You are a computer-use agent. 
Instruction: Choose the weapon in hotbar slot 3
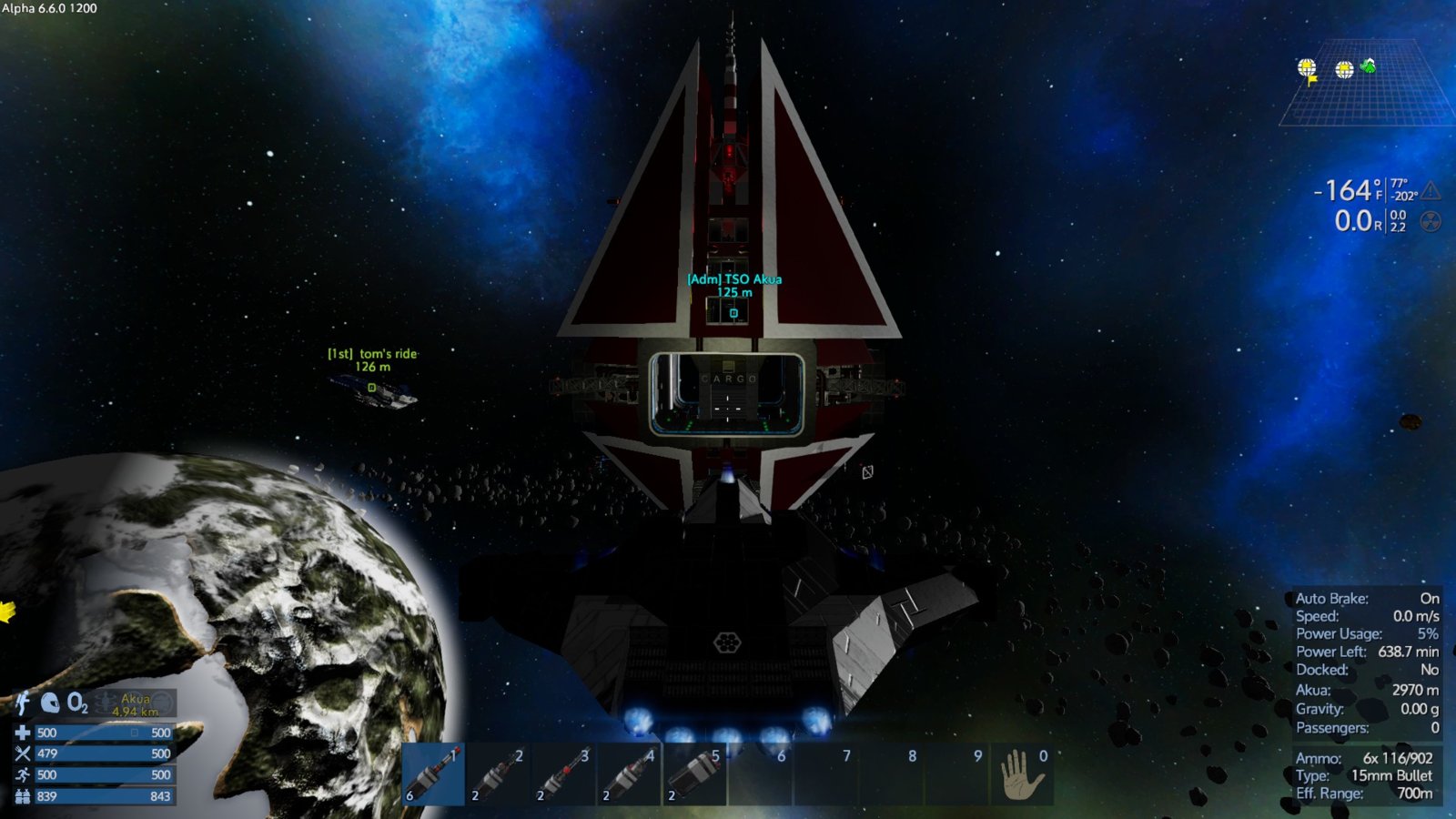563,774
